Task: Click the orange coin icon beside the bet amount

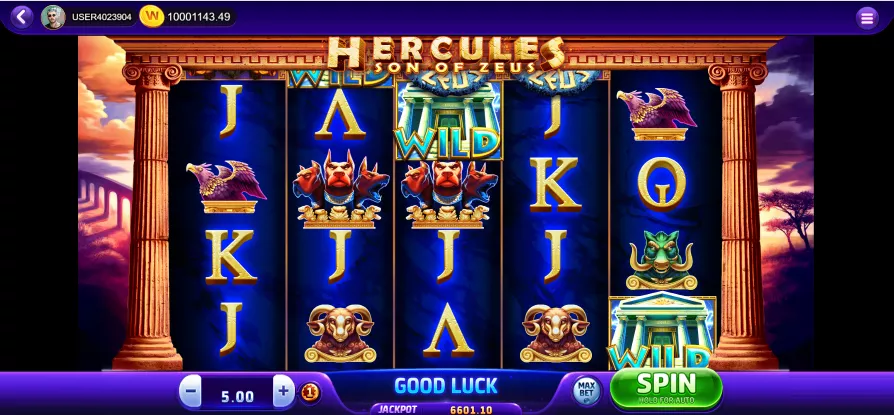Action: tap(310, 391)
